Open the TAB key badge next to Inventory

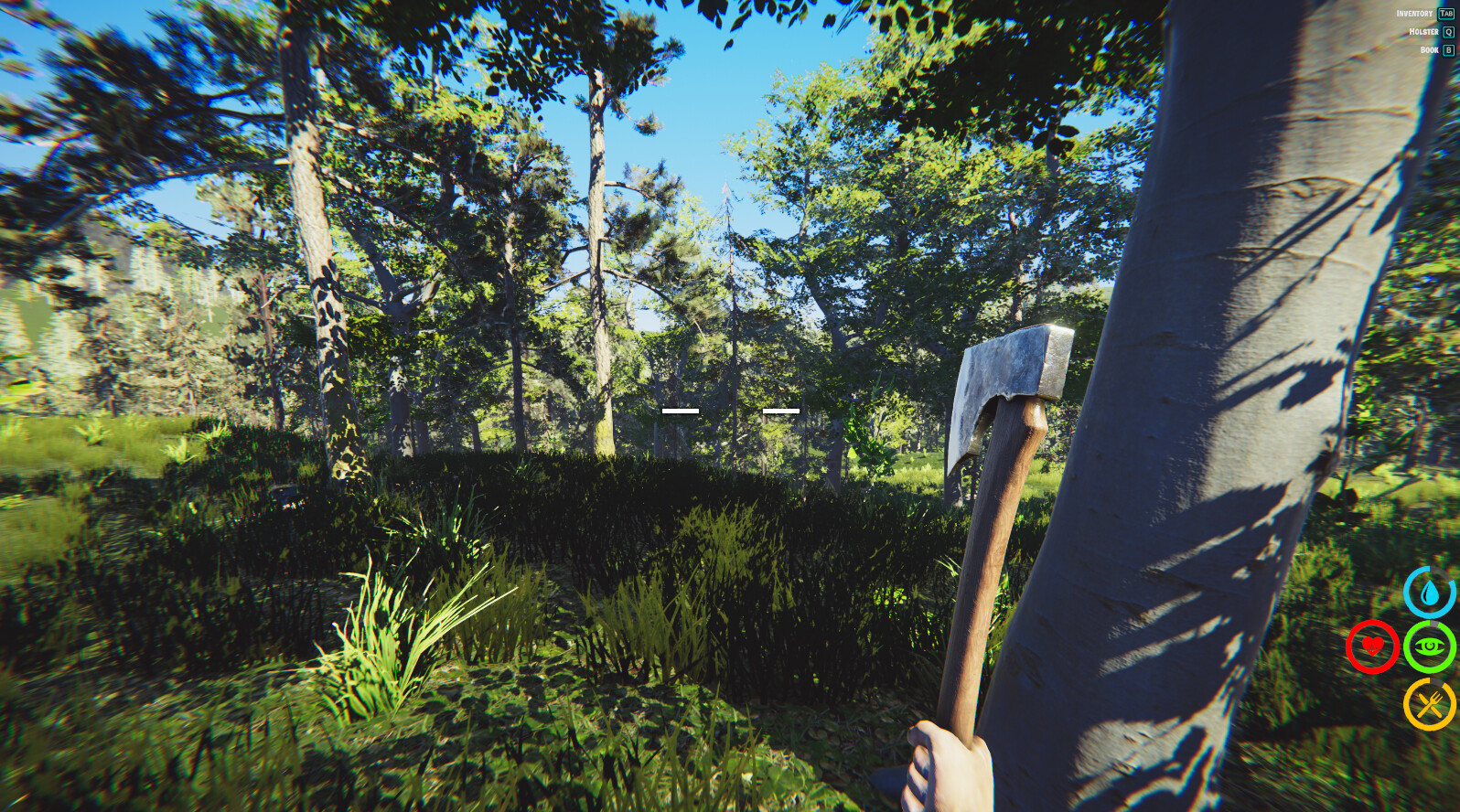pos(1447,14)
